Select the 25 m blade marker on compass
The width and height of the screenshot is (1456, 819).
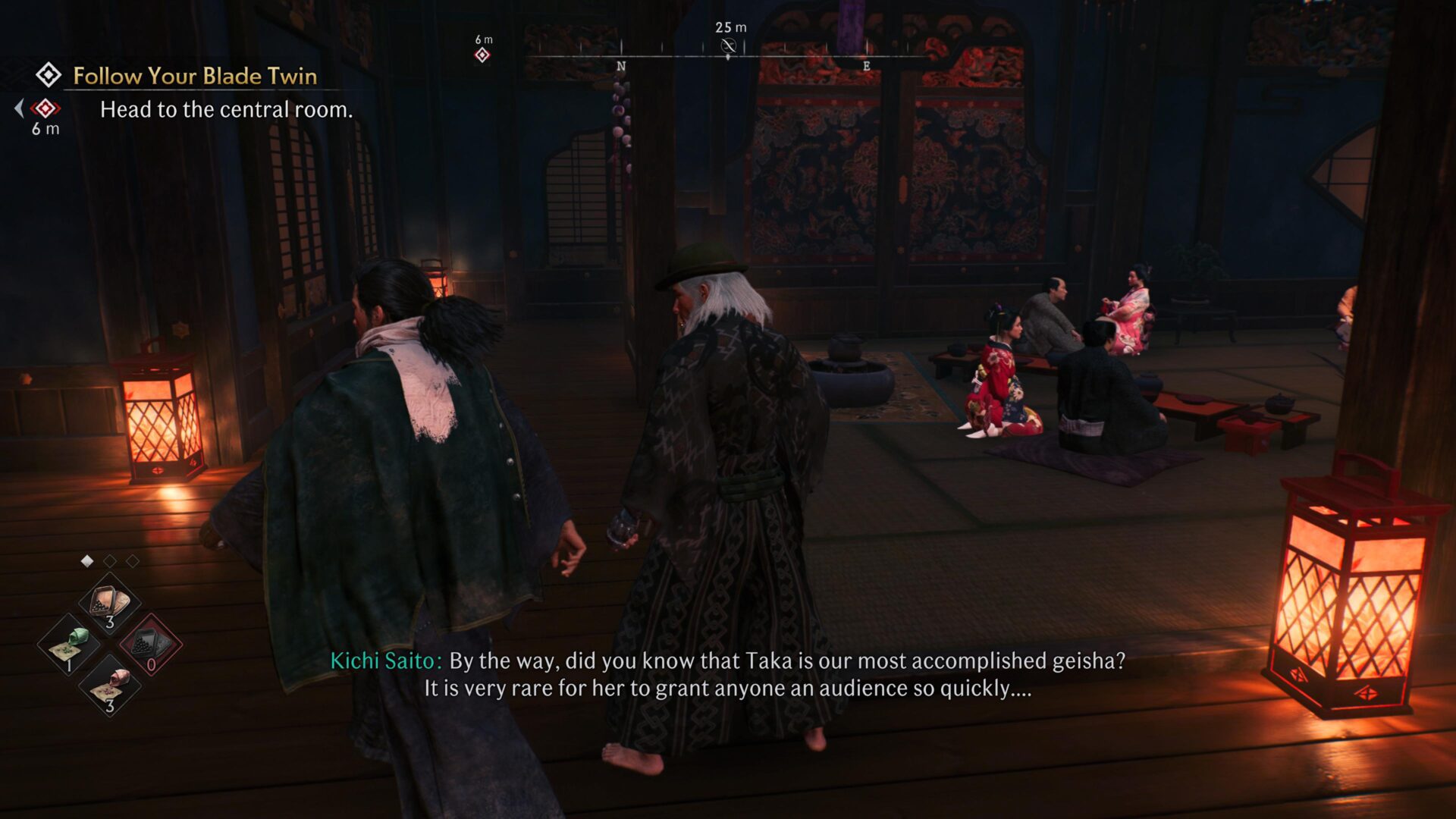tap(728, 47)
